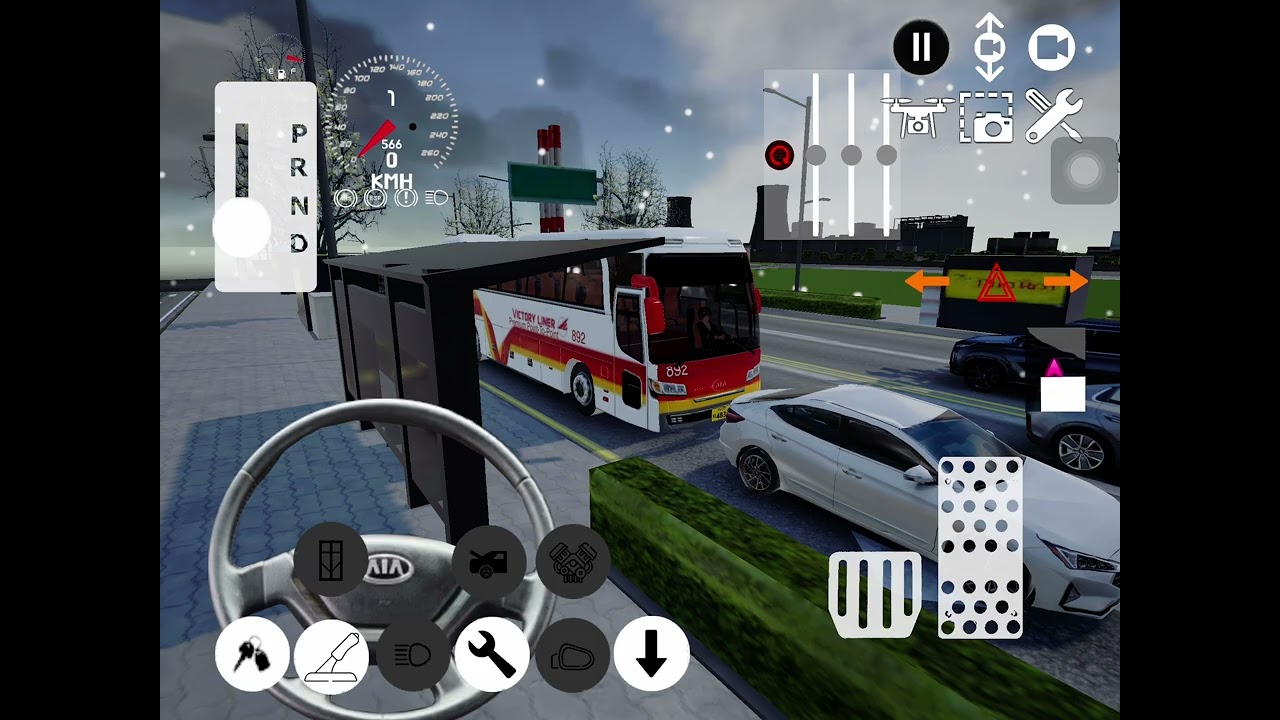The image size is (1280, 720).
Task: Take a screenshot with the photo icon
Action: pyautogui.click(x=986, y=116)
